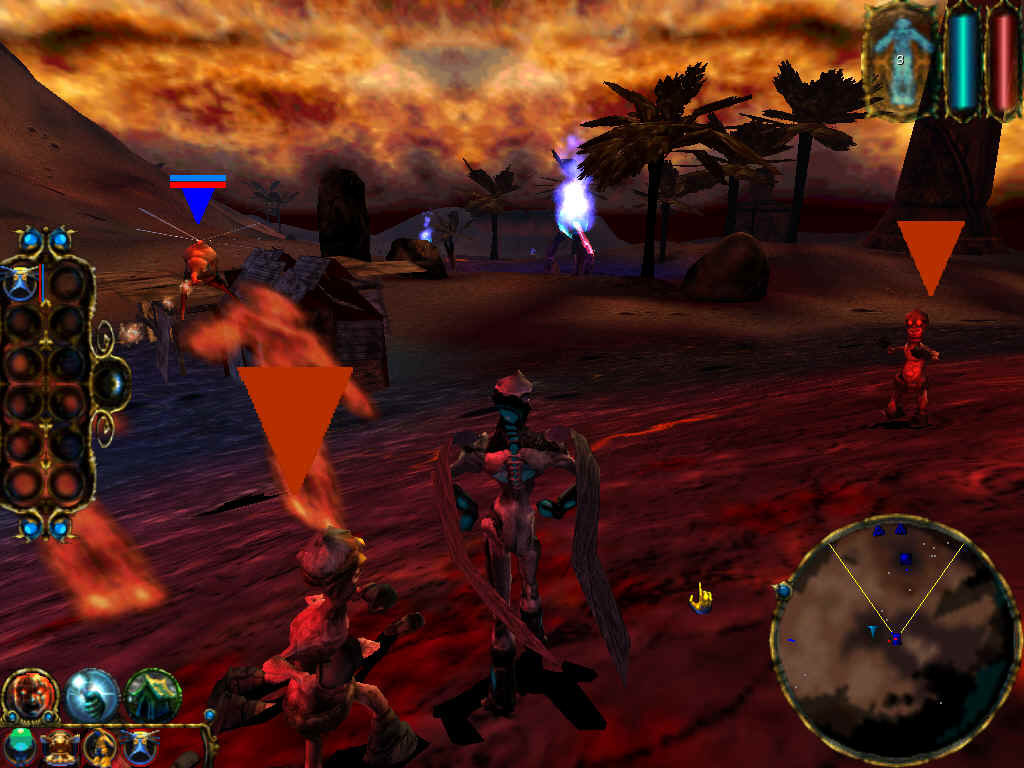The width and height of the screenshot is (1024, 768).
Task: Switch to the glowing hand spells tab
Action: tap(92, 695)
